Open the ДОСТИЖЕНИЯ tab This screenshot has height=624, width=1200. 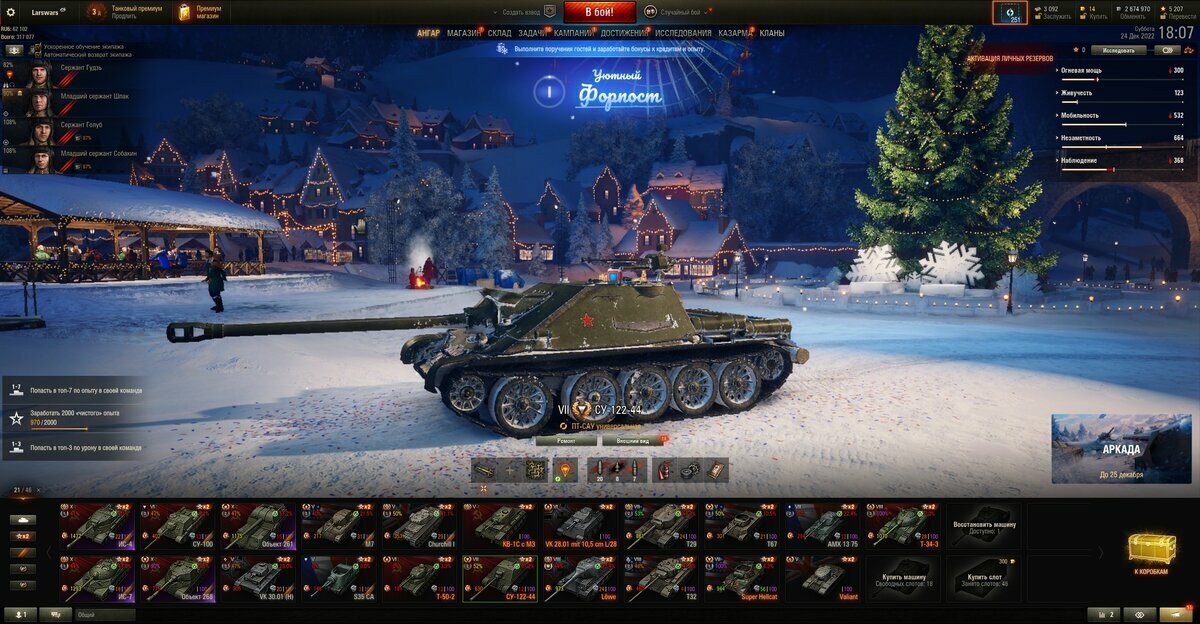[x=623, y=33]
